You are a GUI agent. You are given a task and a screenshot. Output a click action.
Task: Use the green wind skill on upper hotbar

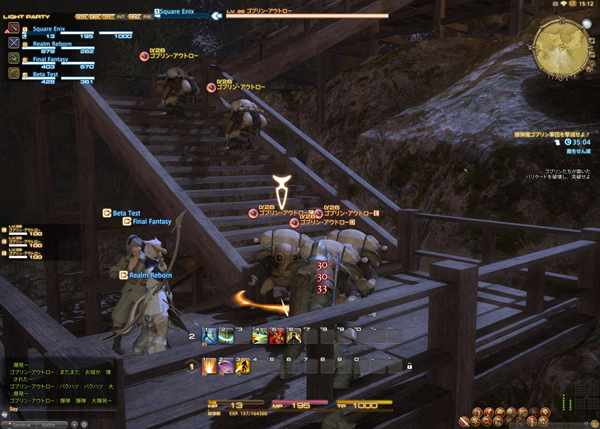[x=226, y=337]
